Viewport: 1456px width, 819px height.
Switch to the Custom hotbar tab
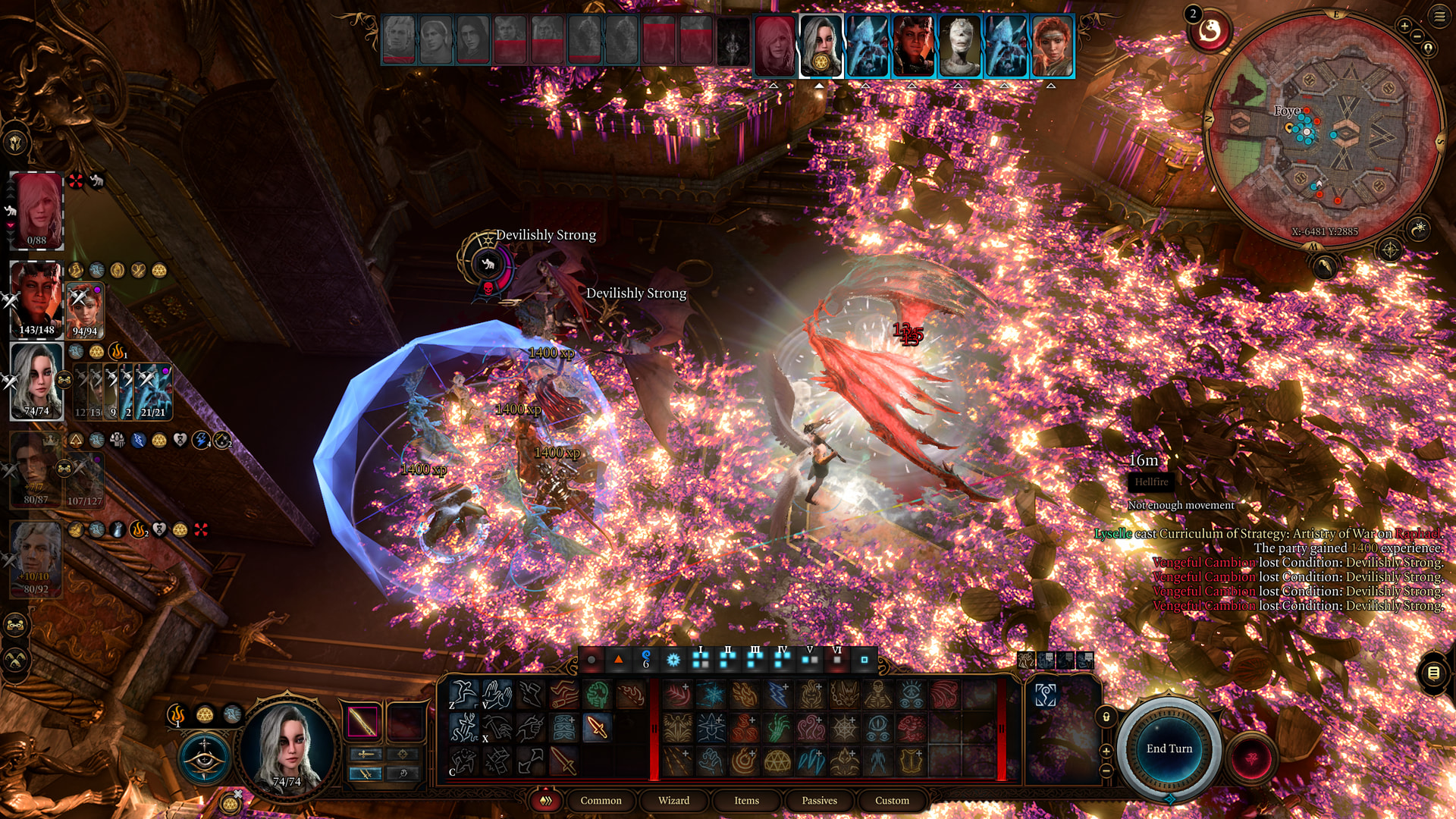click(x=892, y=800)
